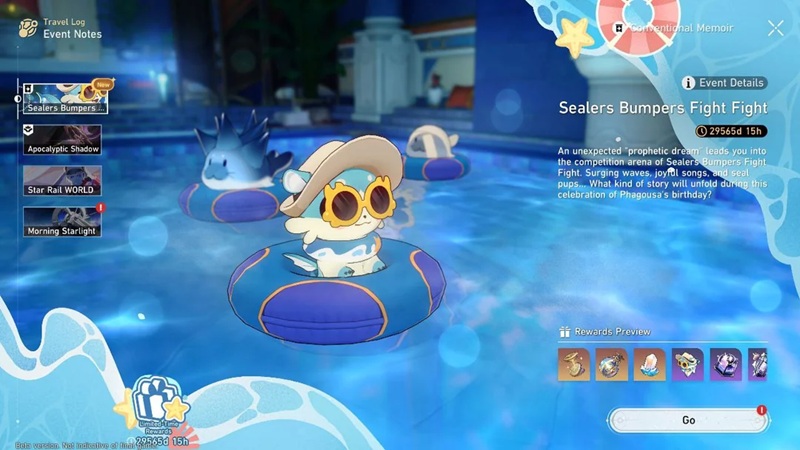
Task: Inspect the purple cube reward icon
Action: click(726, 364)
